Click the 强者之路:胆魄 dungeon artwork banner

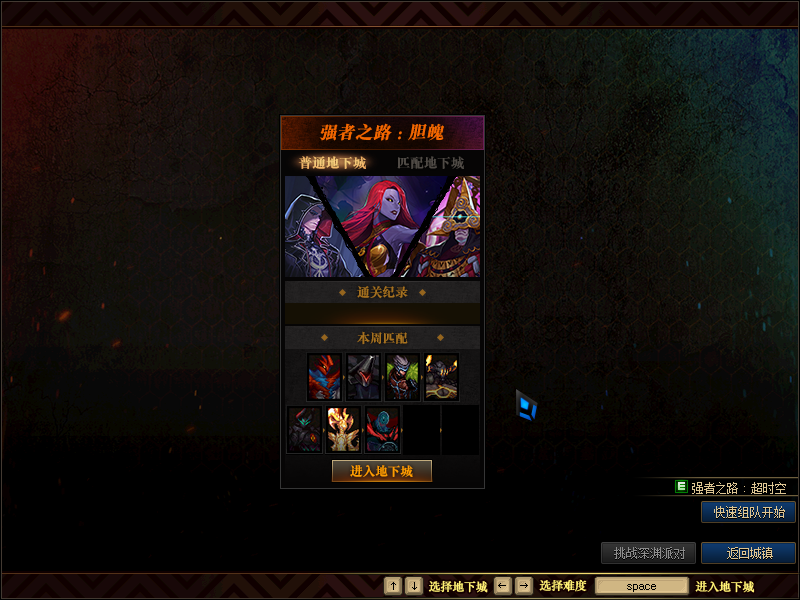pos(382,227)
